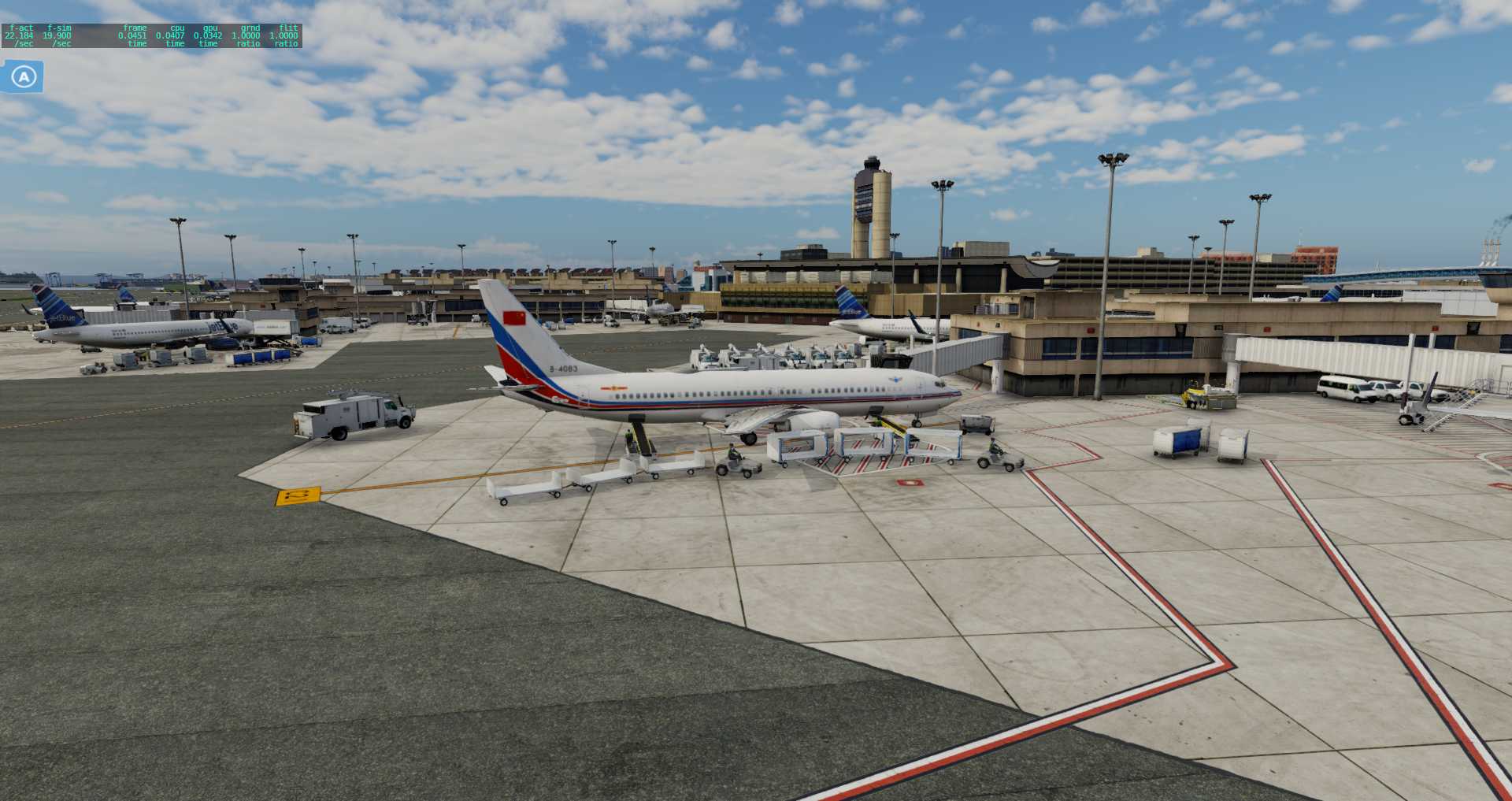Viewport: 1512px width, 801px height.
Task: Click the f-sim rate value 19.900
Action: pos(57,35)
